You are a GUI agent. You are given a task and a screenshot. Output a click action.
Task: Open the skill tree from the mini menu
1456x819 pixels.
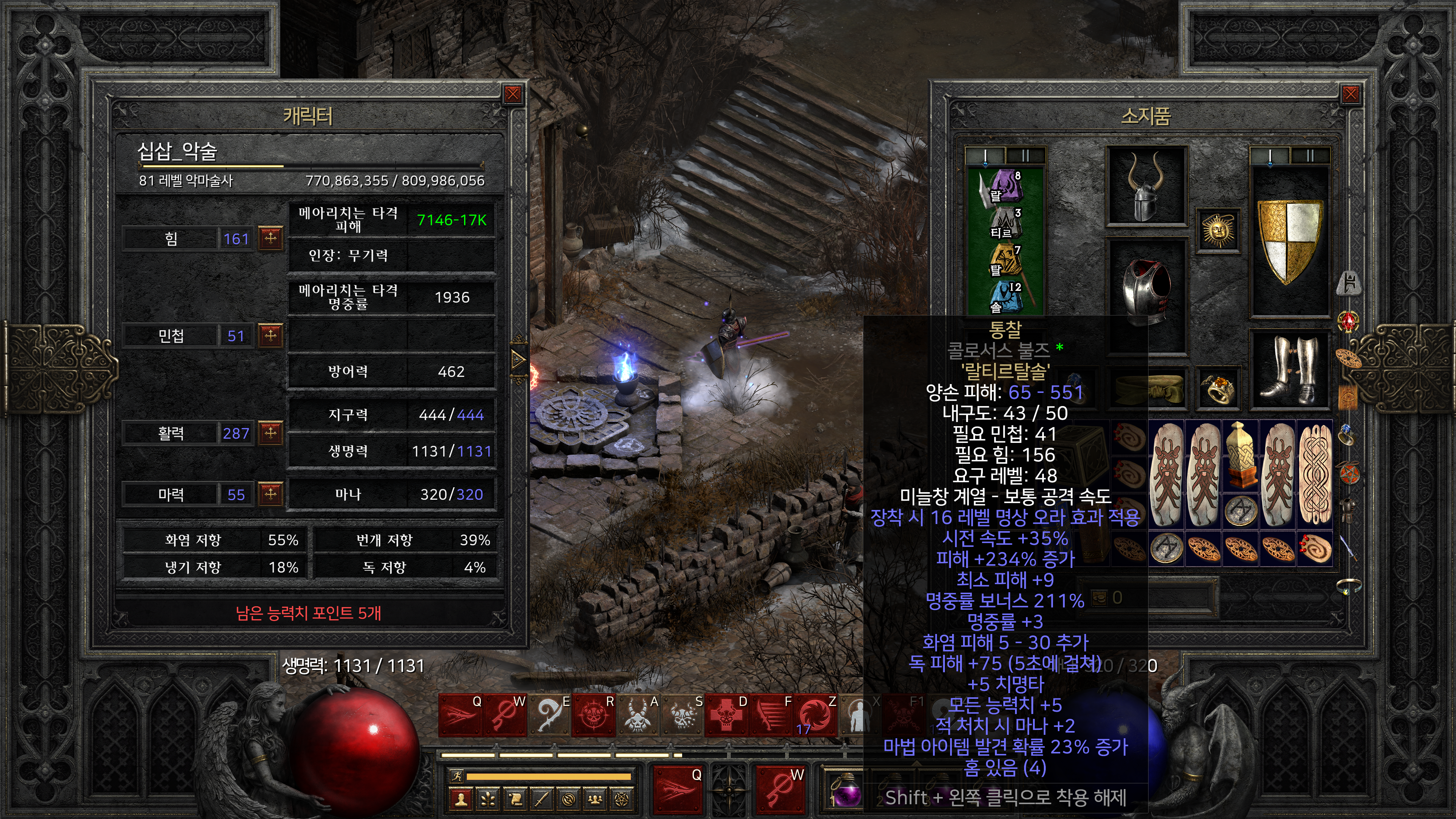(x=488, y=799)
